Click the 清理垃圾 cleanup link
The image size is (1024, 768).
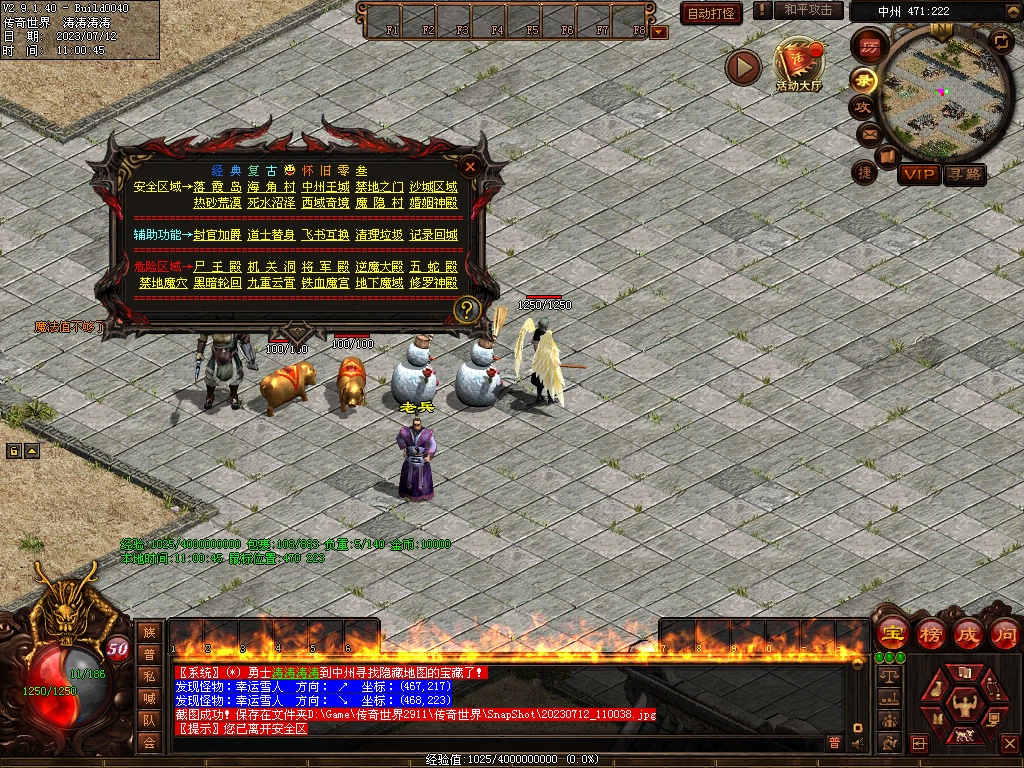[x=379, y=235]
